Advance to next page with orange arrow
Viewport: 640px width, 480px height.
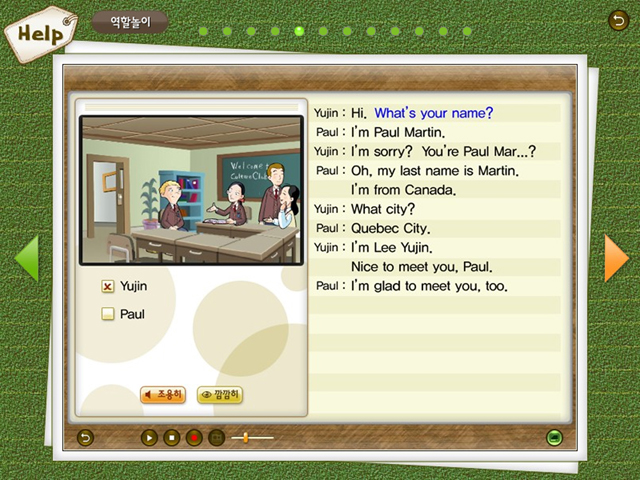coord(616,258)
